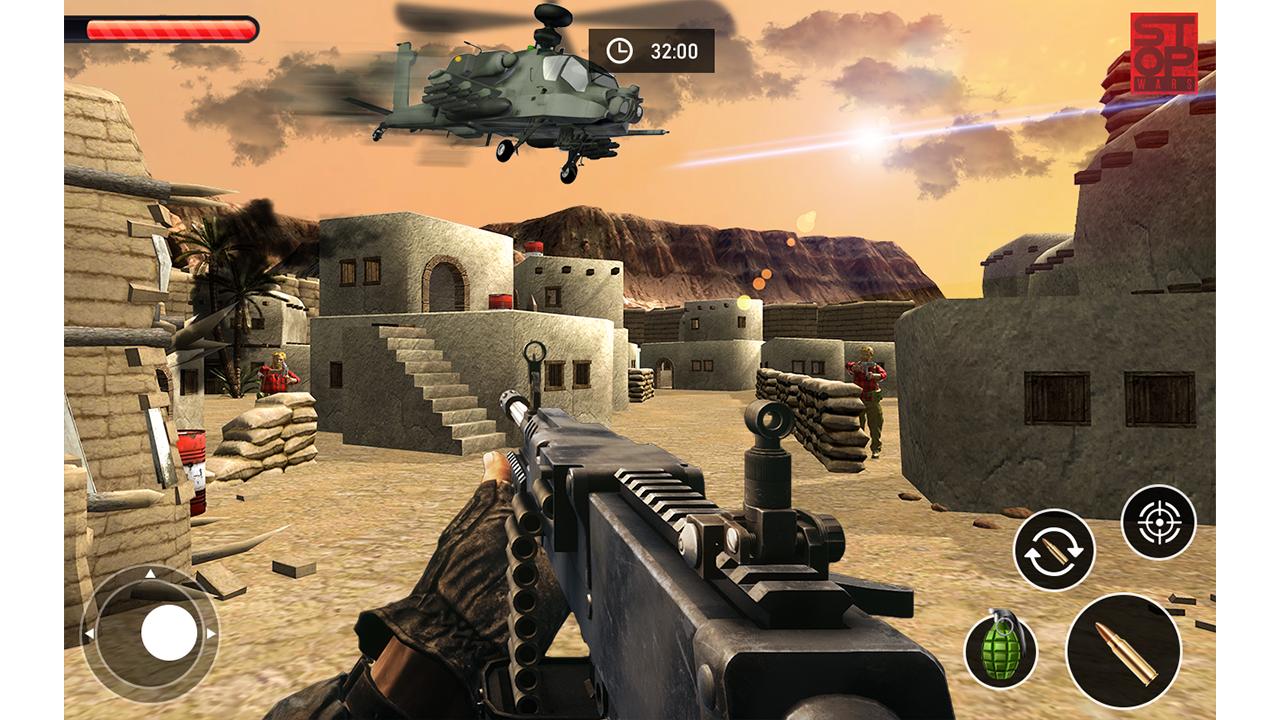Throw a grenade using the grenade icon
The image size is (1280, 720).
coord(1000,651)
